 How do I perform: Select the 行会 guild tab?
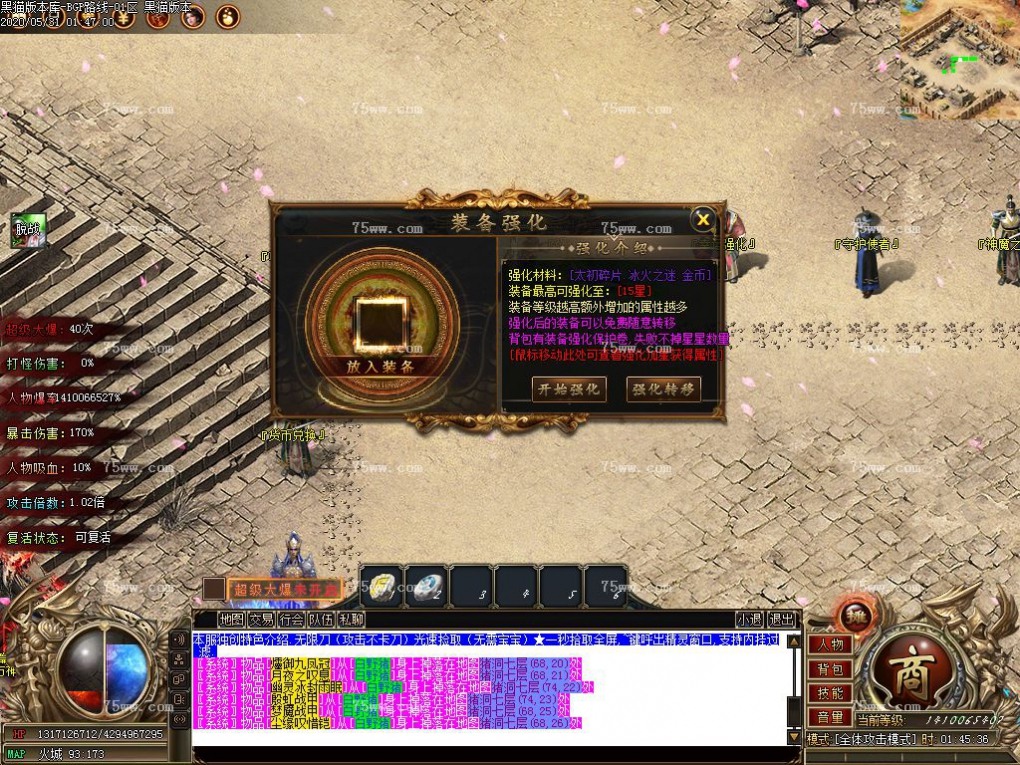tap(291, 620)
